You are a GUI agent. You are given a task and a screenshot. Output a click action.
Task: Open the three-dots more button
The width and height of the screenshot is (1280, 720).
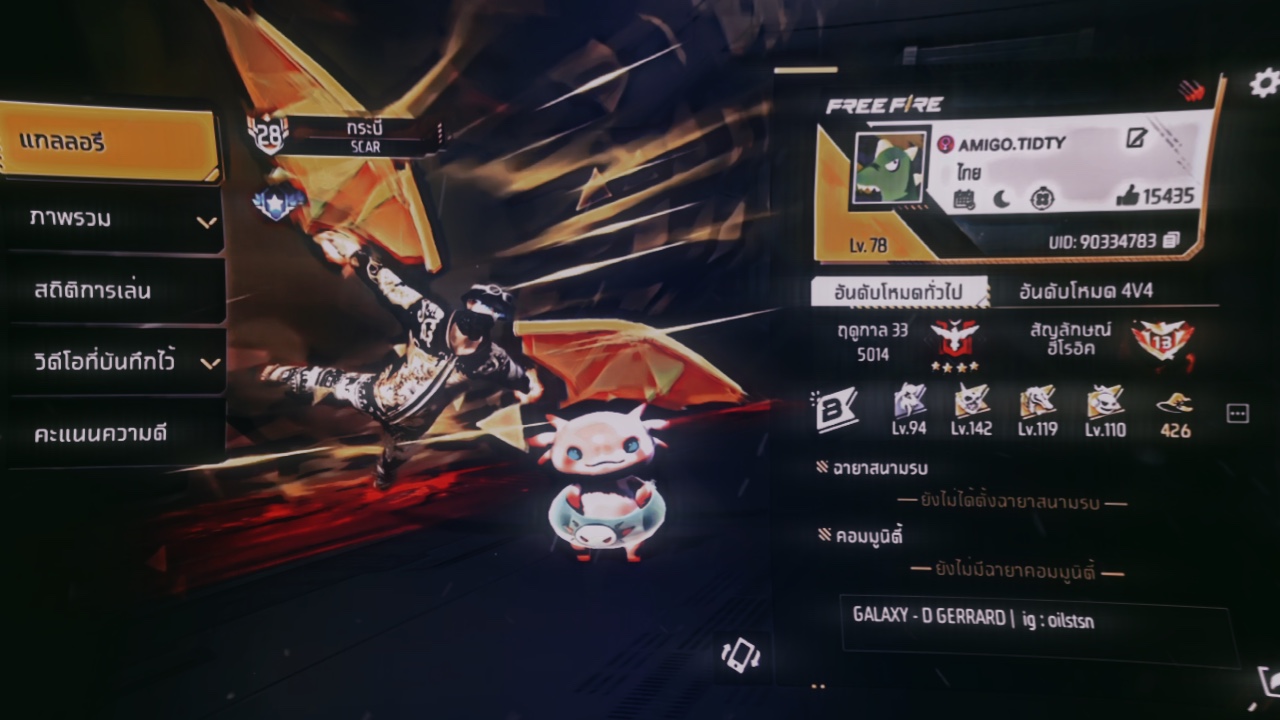pos(1237,414)
